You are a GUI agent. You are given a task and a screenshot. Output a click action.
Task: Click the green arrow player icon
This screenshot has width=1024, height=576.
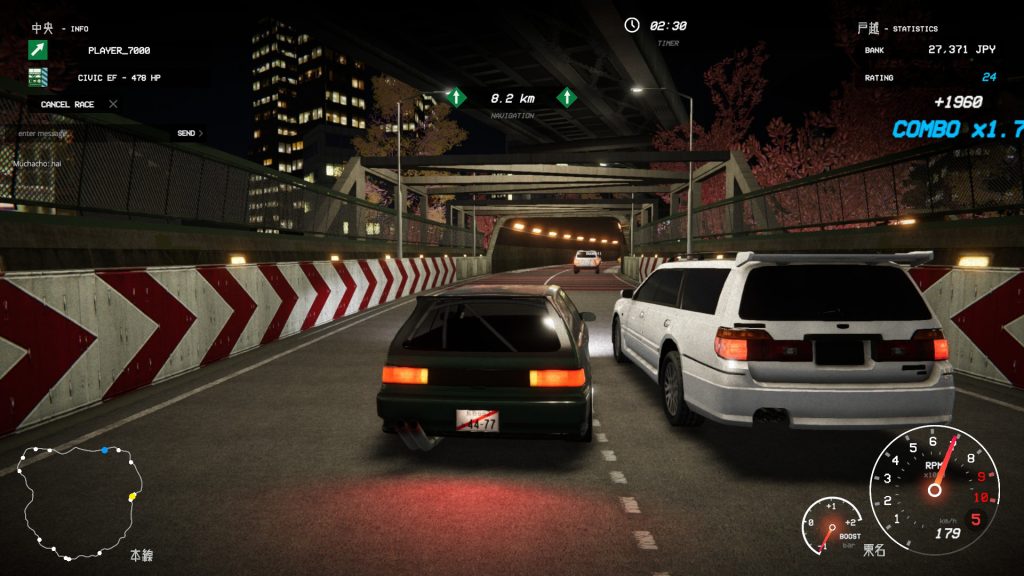coord(38,50)
